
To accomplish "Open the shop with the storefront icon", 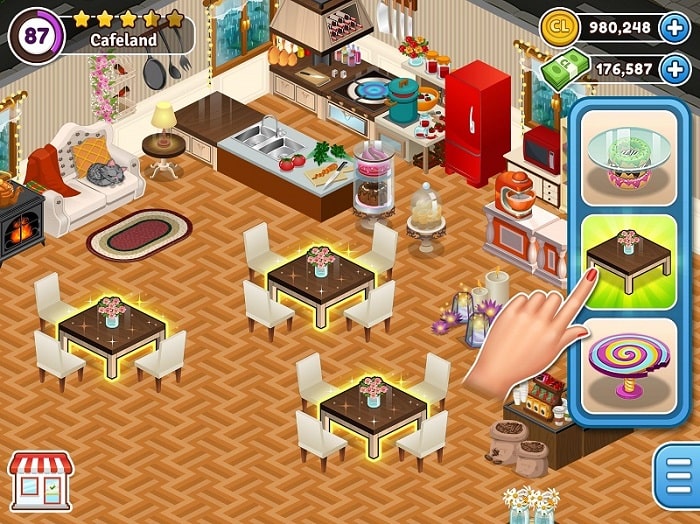I will pos(40,477).
